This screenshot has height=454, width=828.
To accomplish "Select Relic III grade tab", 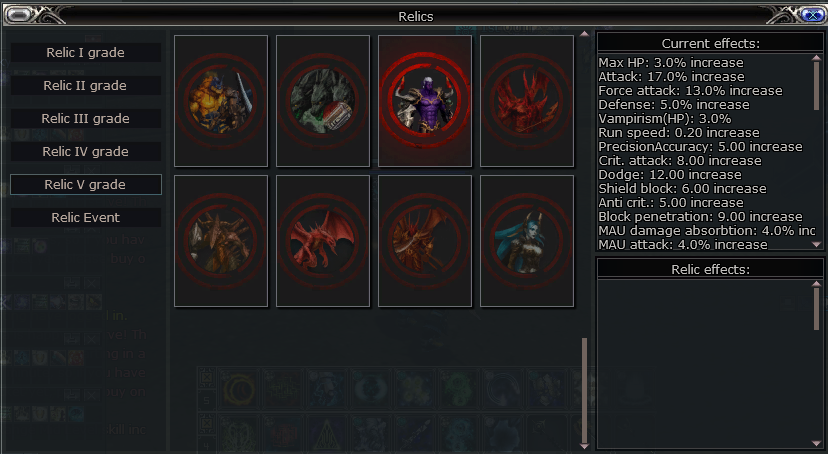I will pos(86,118).
